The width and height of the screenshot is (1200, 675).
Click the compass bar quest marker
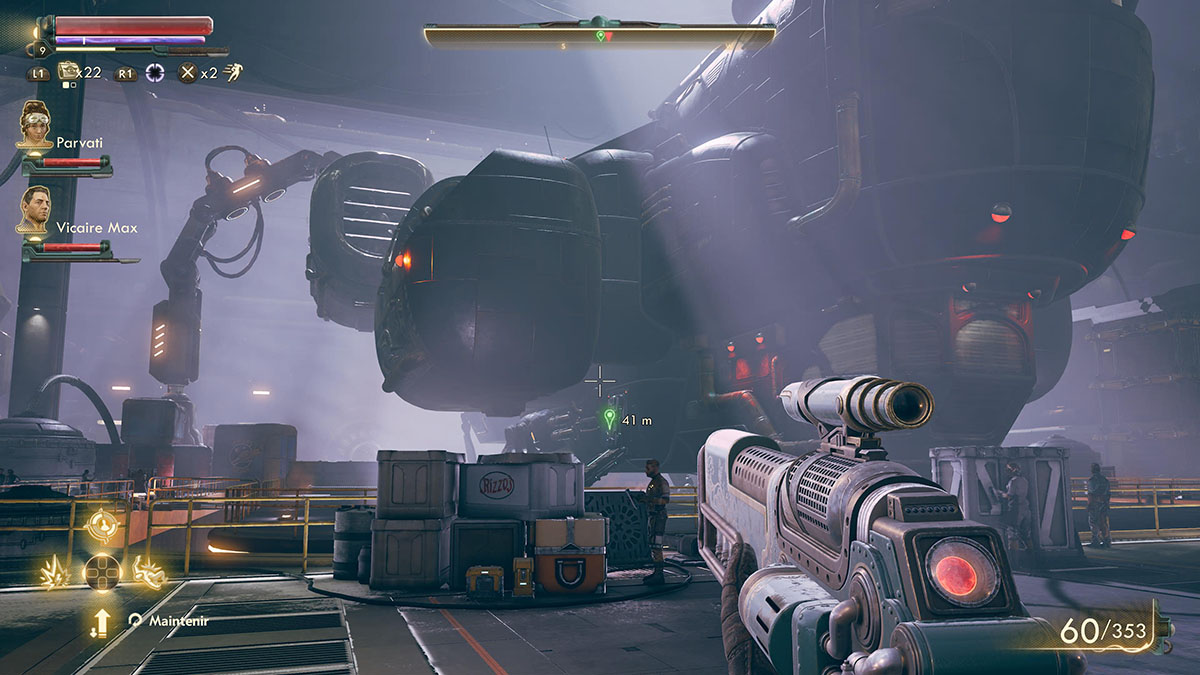tap(600, 36)
